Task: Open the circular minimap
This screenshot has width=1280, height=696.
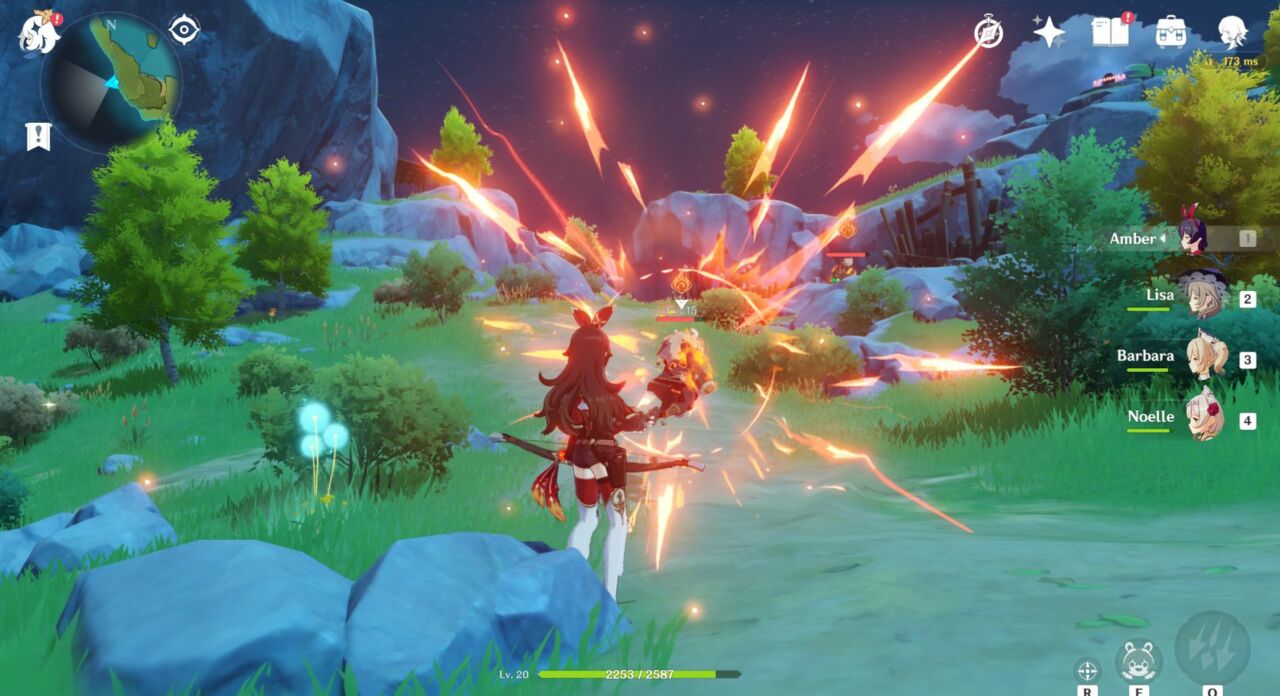Action: (x=111, y=82)
